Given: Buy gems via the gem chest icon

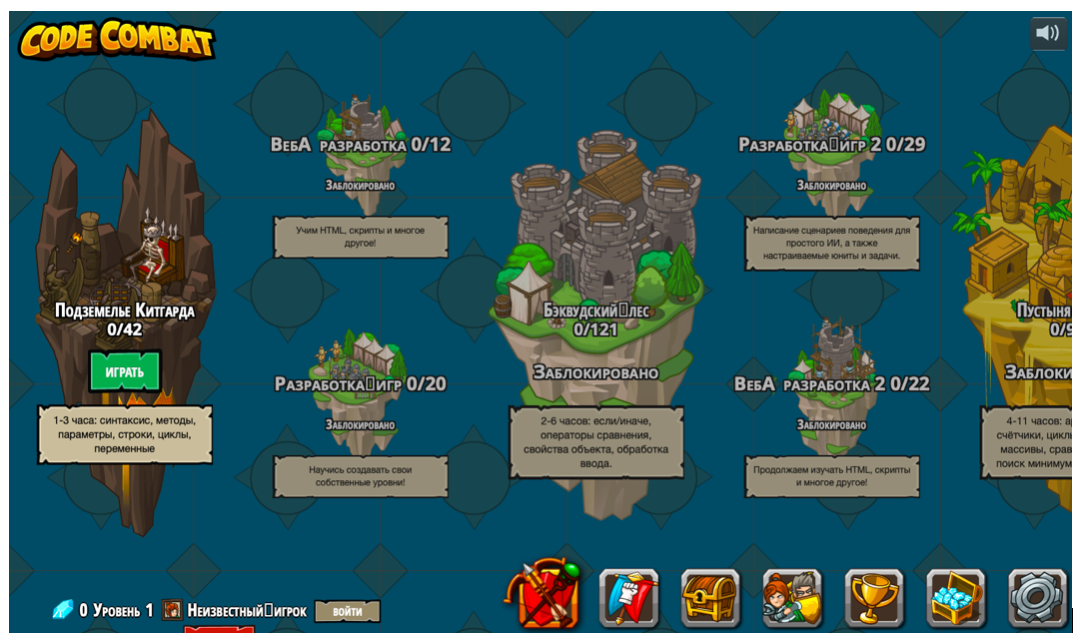Looking at the screenshot, I should [956, 598].
